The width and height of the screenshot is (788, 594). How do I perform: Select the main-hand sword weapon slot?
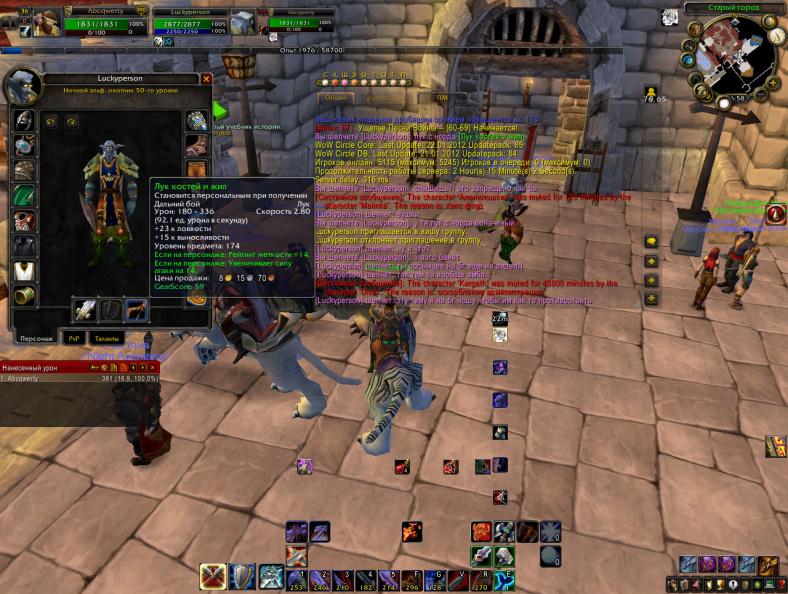pos(86,310)
